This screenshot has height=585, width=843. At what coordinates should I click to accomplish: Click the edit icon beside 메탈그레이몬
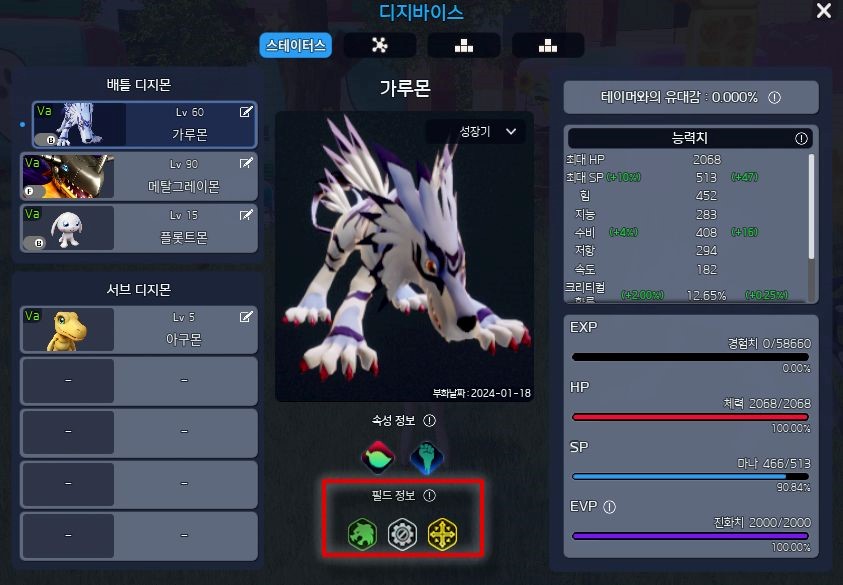[x=246, y=163]
